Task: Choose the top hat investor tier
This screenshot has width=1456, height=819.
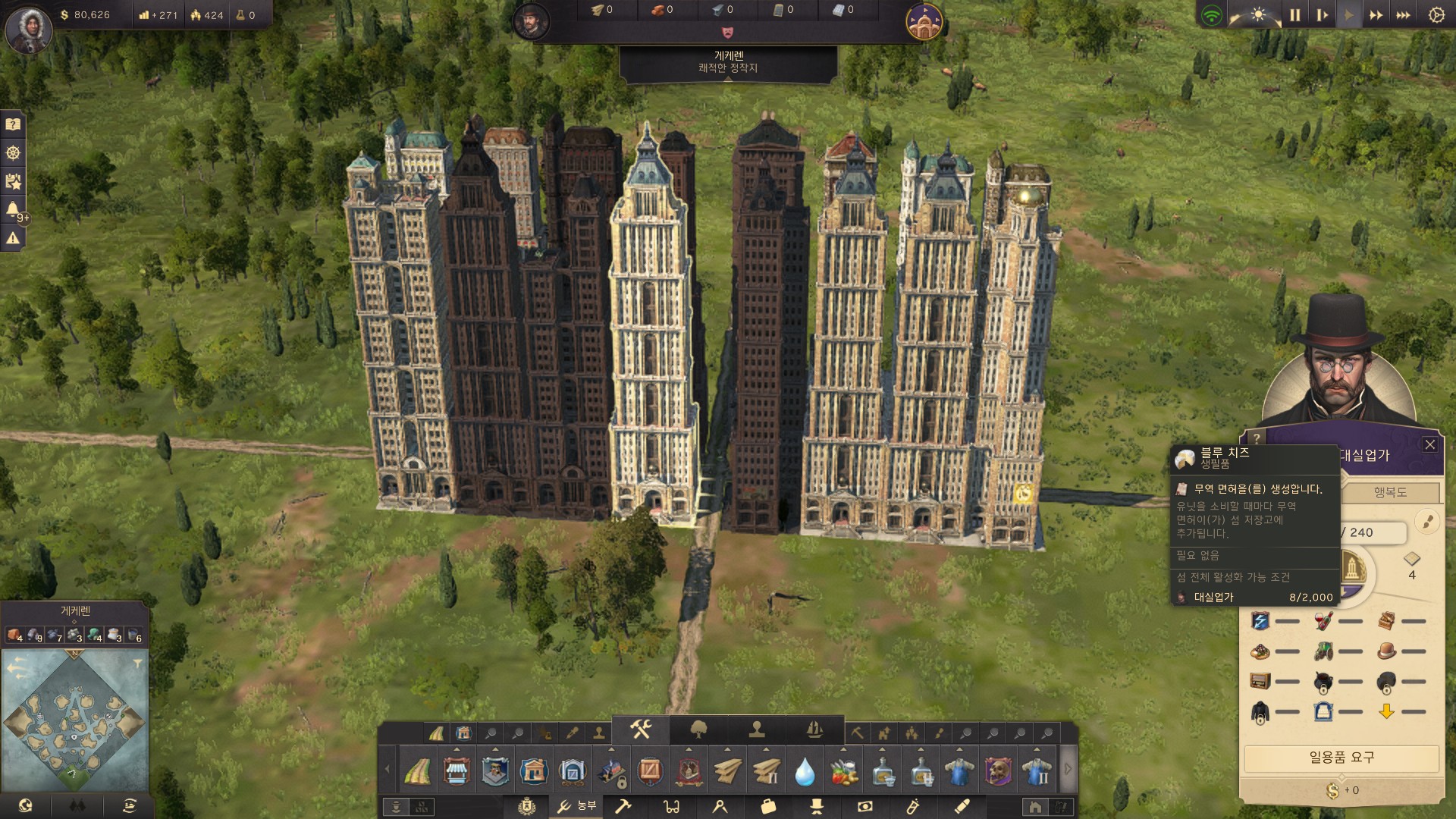Action: [x=817, y=806]
